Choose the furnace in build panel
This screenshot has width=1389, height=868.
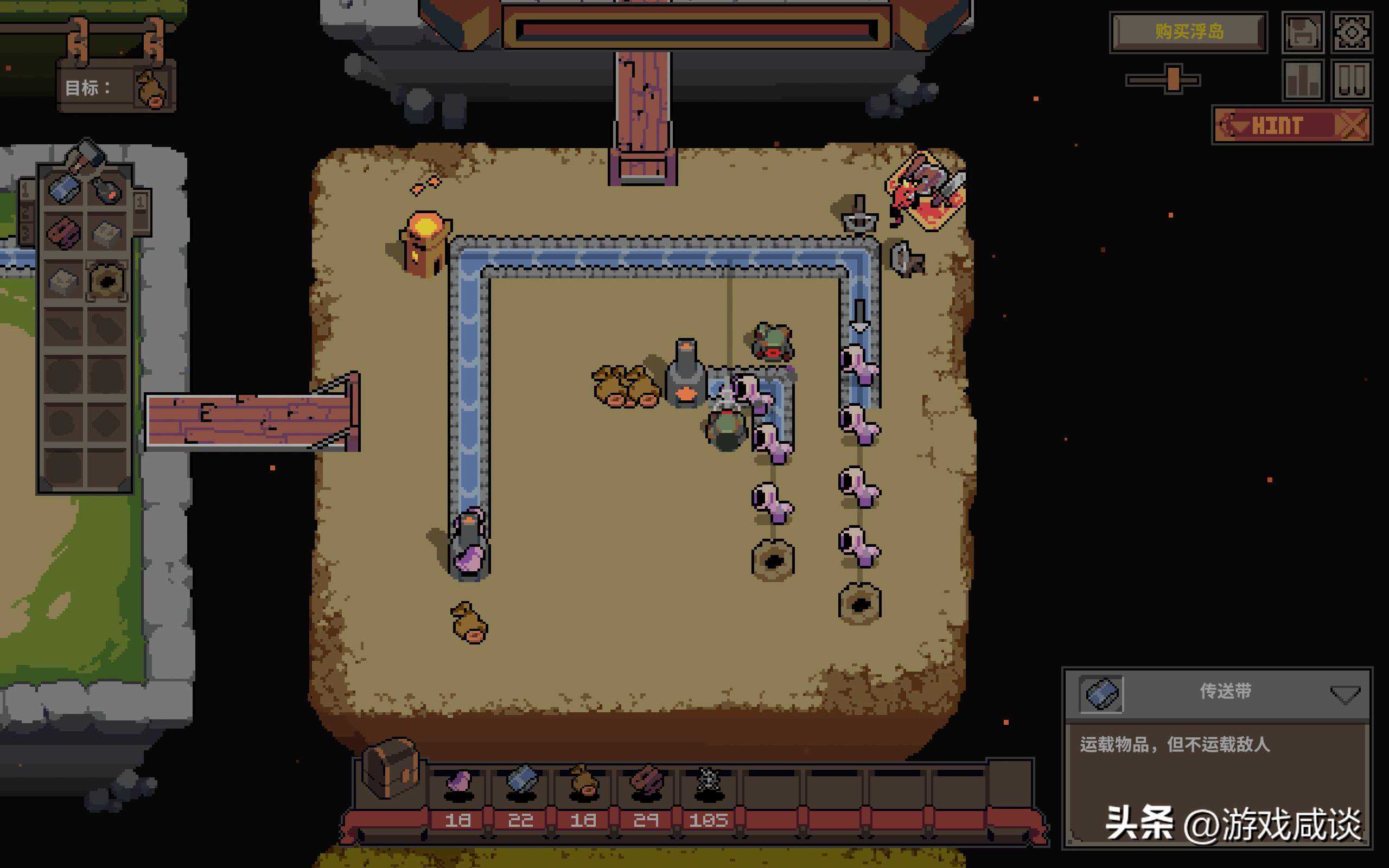(108, 188)
